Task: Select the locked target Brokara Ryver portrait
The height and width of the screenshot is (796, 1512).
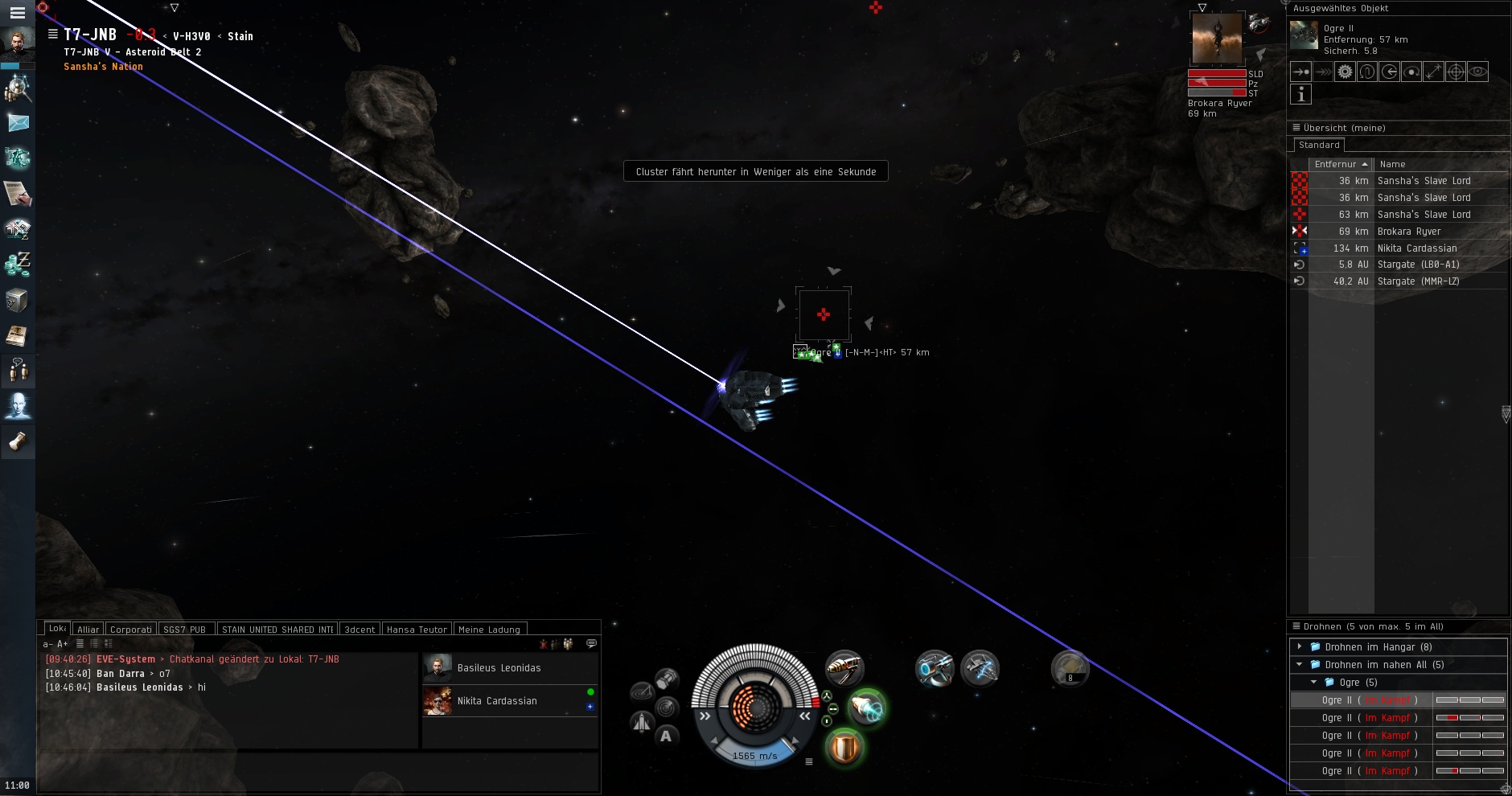Action: click(x=1216, y=39)
